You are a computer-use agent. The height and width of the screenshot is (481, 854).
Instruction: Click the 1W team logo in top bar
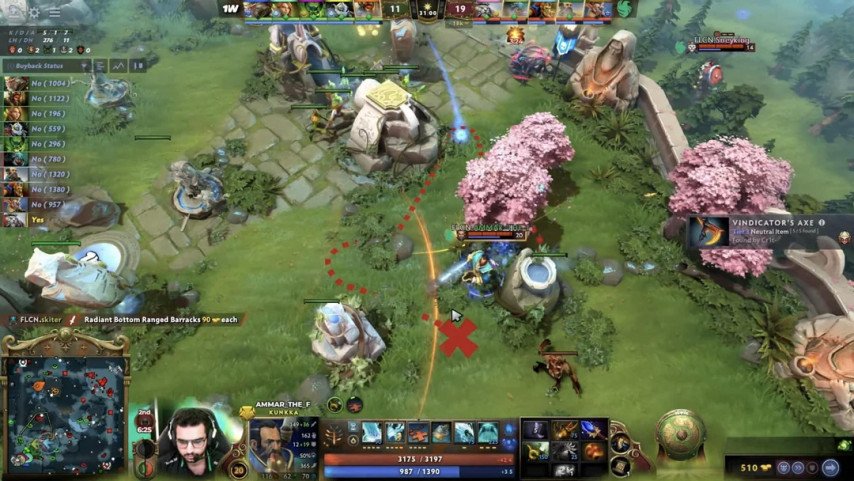pyautogui.click(x=231, y=9)
